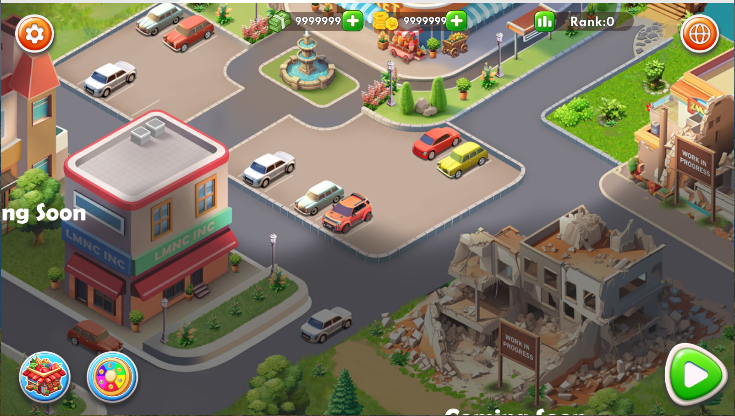Click the orange globe button
The height and width of the screenshot is (416, 735).
[x=699, y=33]
